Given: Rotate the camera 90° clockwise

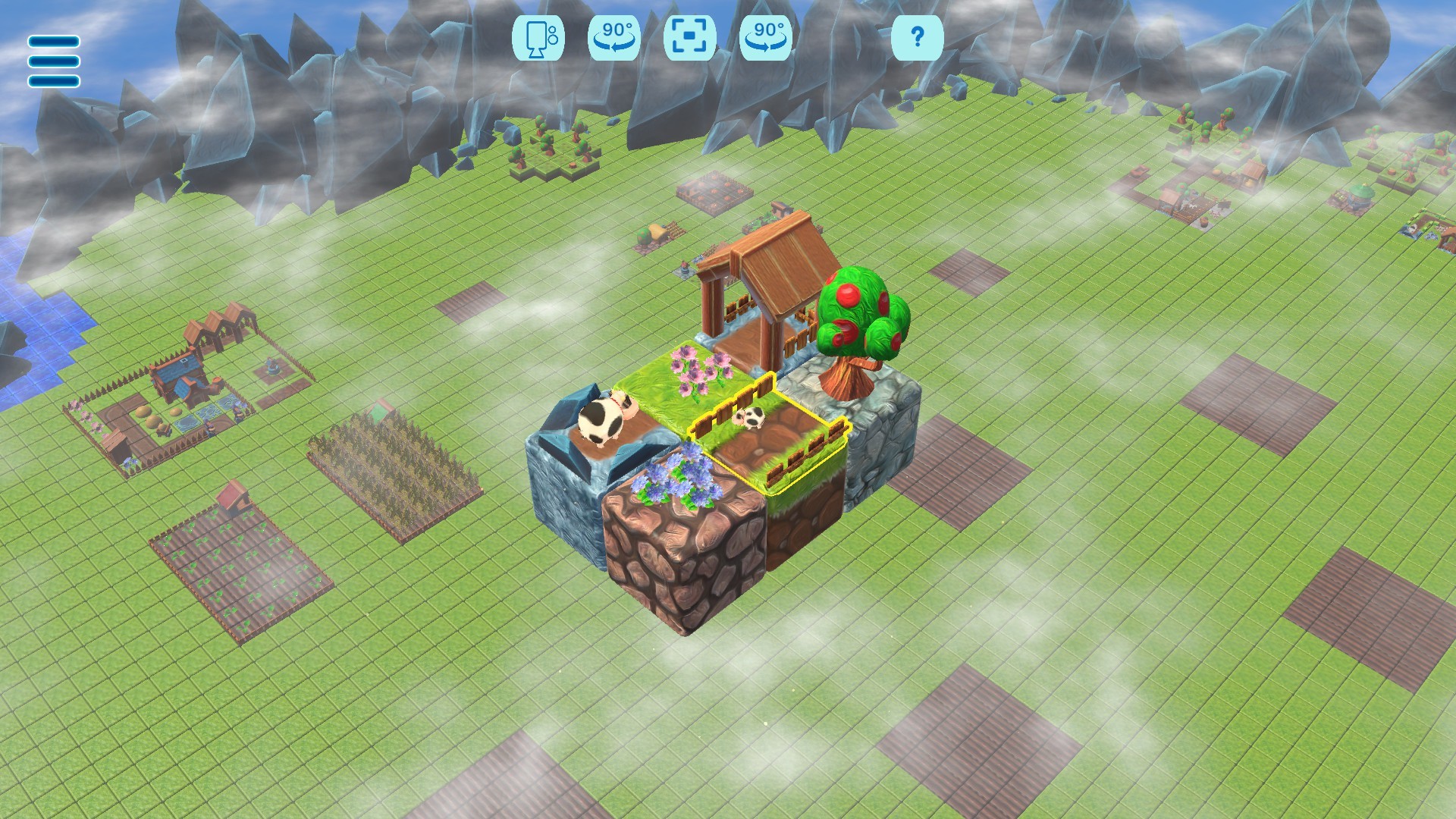Looking at the screenshot, I should tap(766, 39).
